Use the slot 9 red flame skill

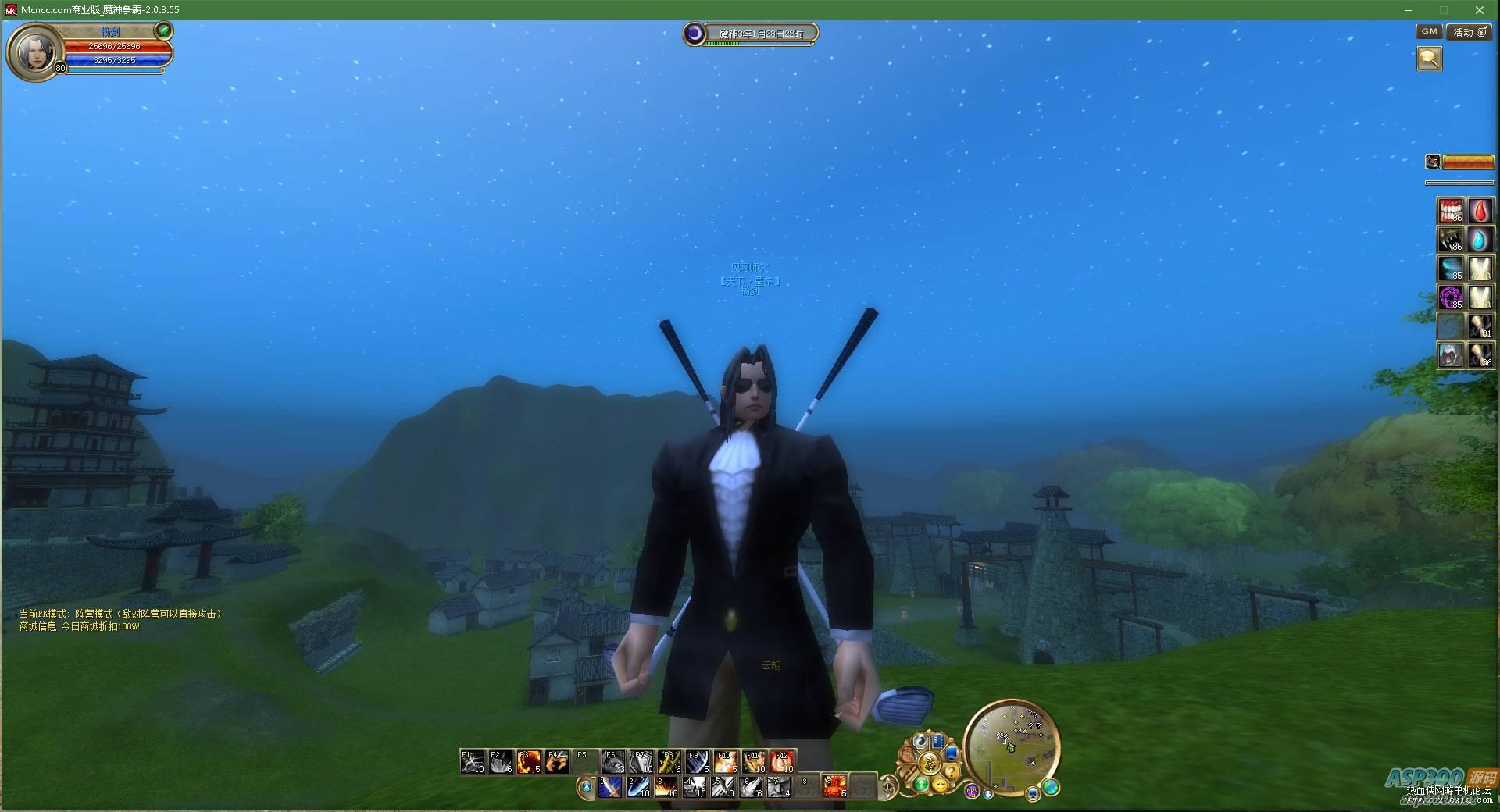point(834,786)
